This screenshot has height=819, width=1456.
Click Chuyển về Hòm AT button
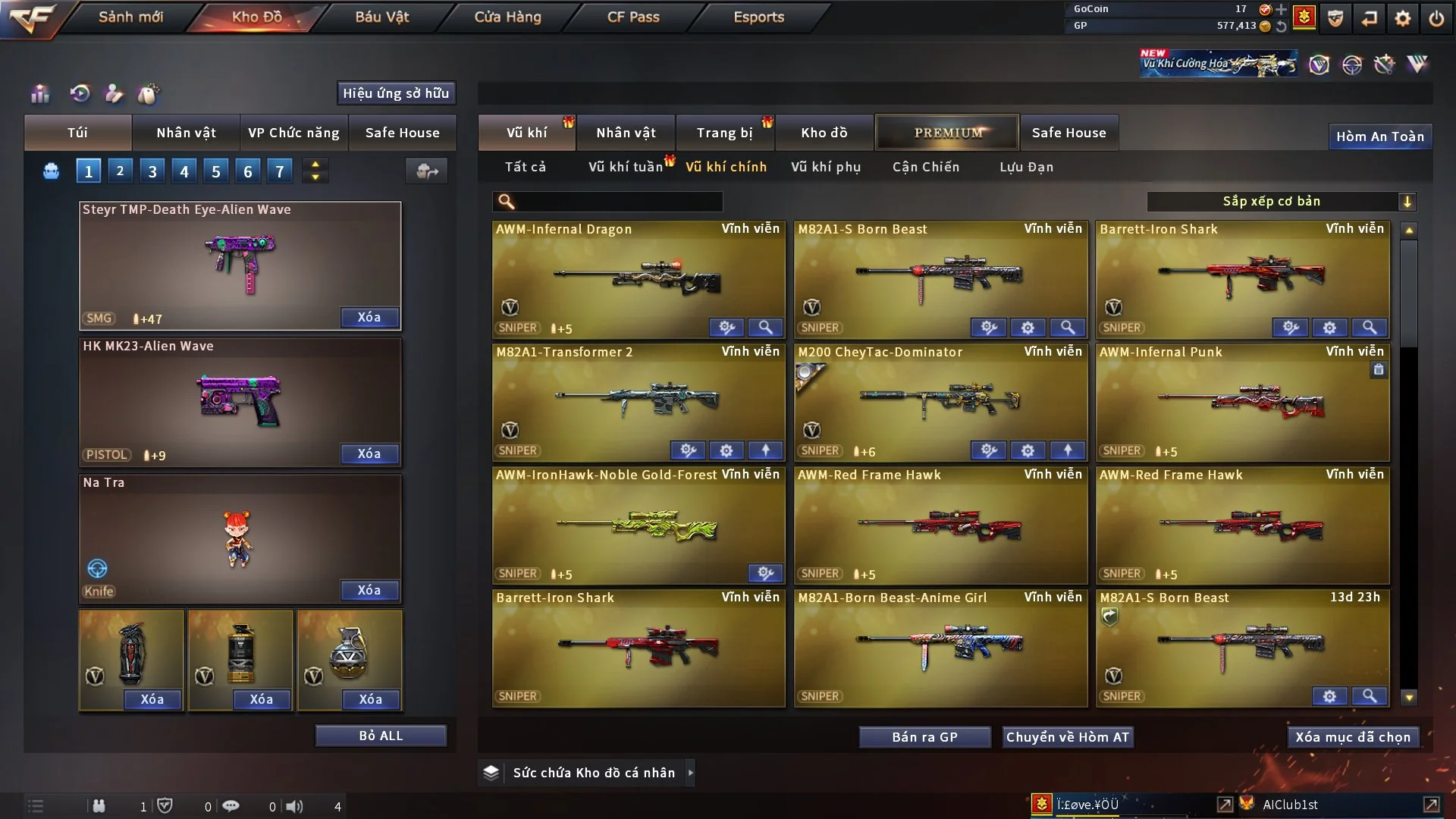coord(1068,737)
